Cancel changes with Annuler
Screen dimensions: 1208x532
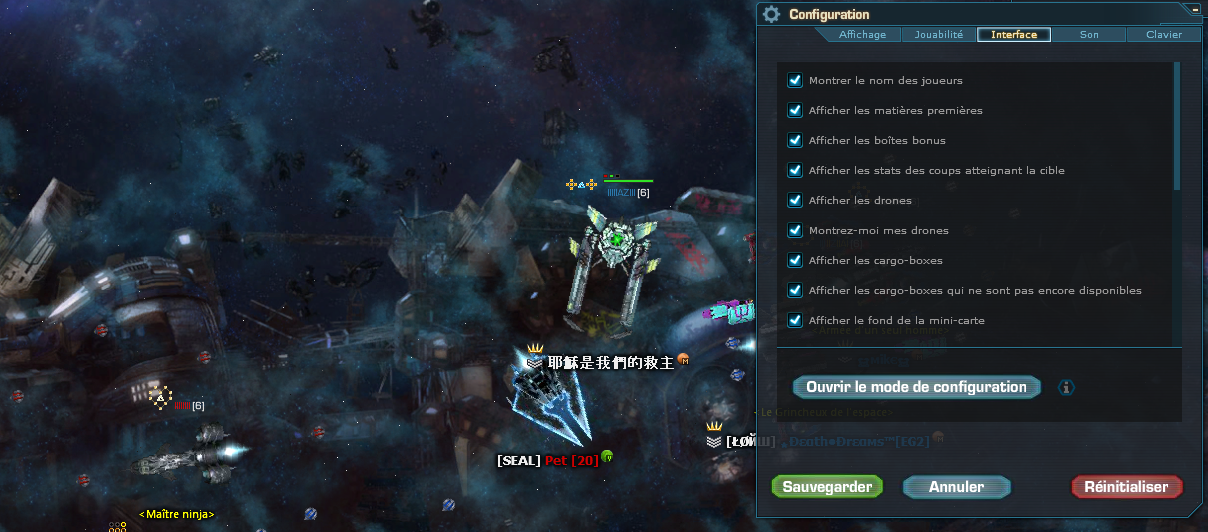pos(956,487)
